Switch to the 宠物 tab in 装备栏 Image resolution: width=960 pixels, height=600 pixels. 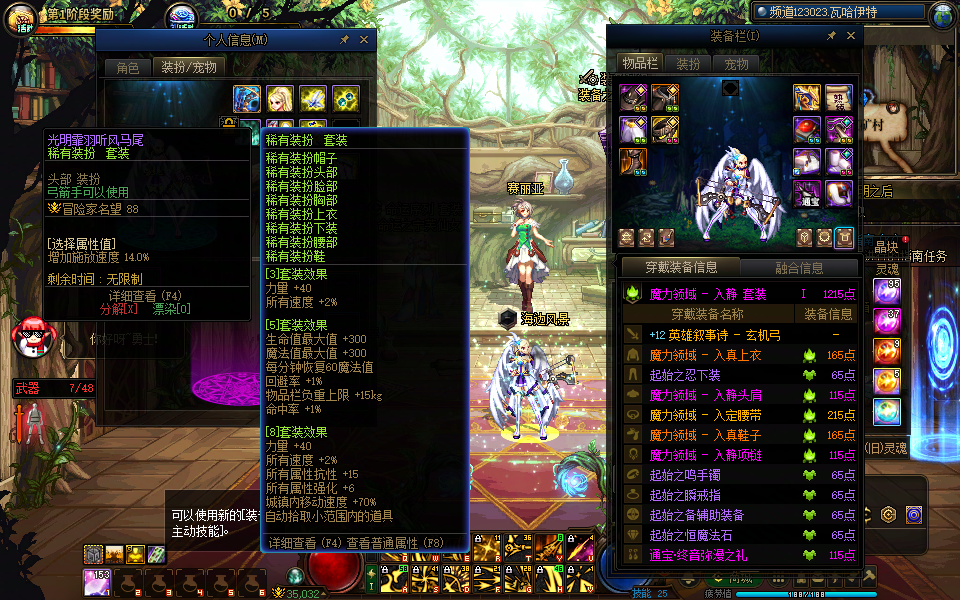click(736, 63)
